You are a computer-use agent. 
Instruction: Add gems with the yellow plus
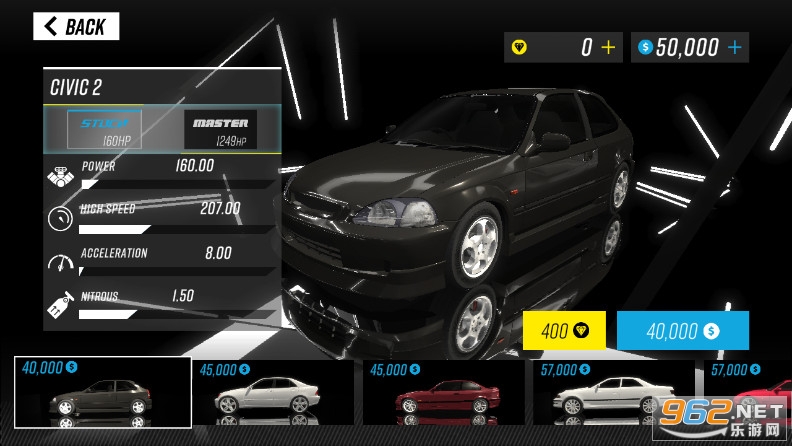tap(608, 47)
